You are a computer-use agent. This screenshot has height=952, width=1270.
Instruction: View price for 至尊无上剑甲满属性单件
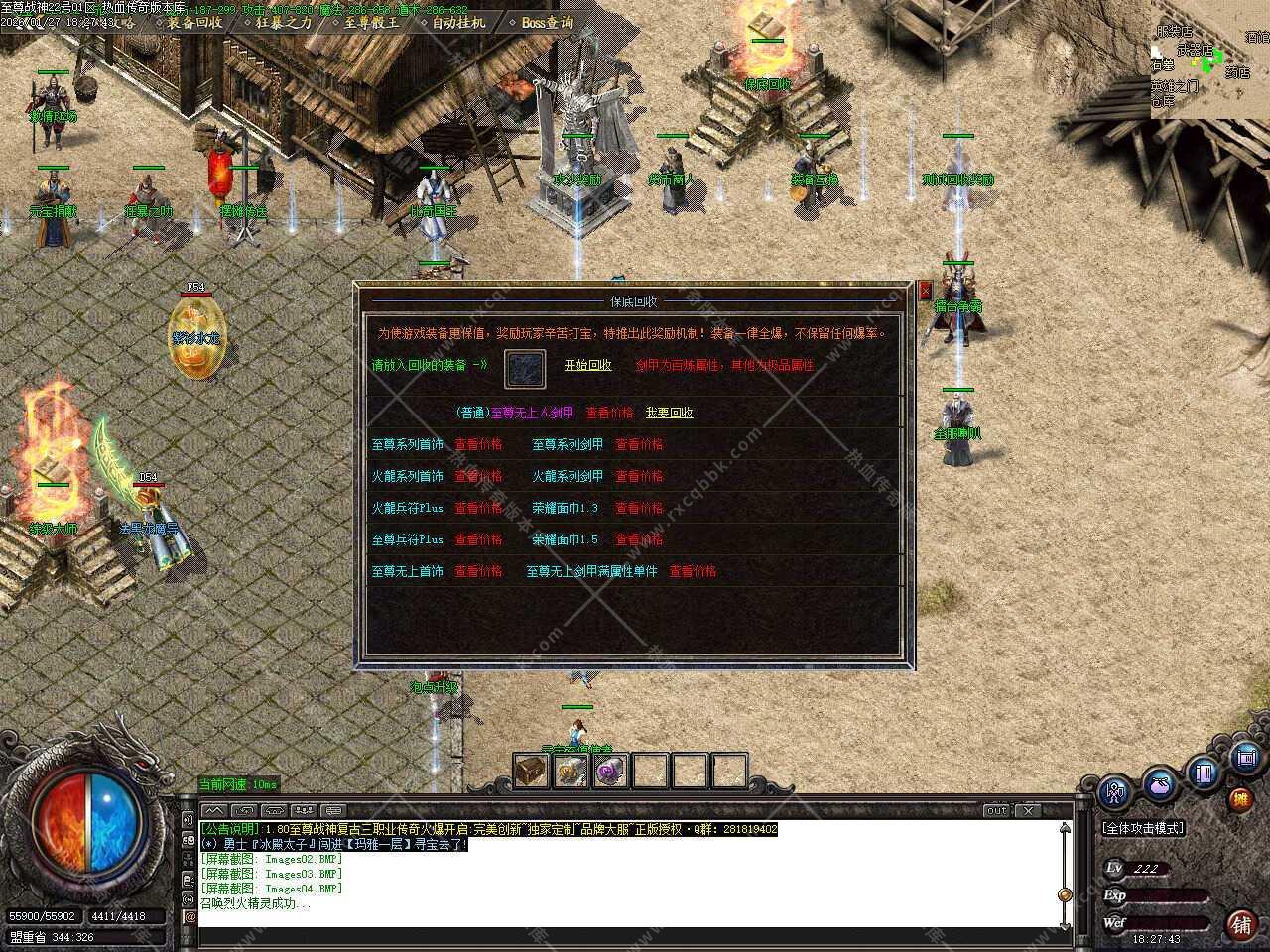693,571
